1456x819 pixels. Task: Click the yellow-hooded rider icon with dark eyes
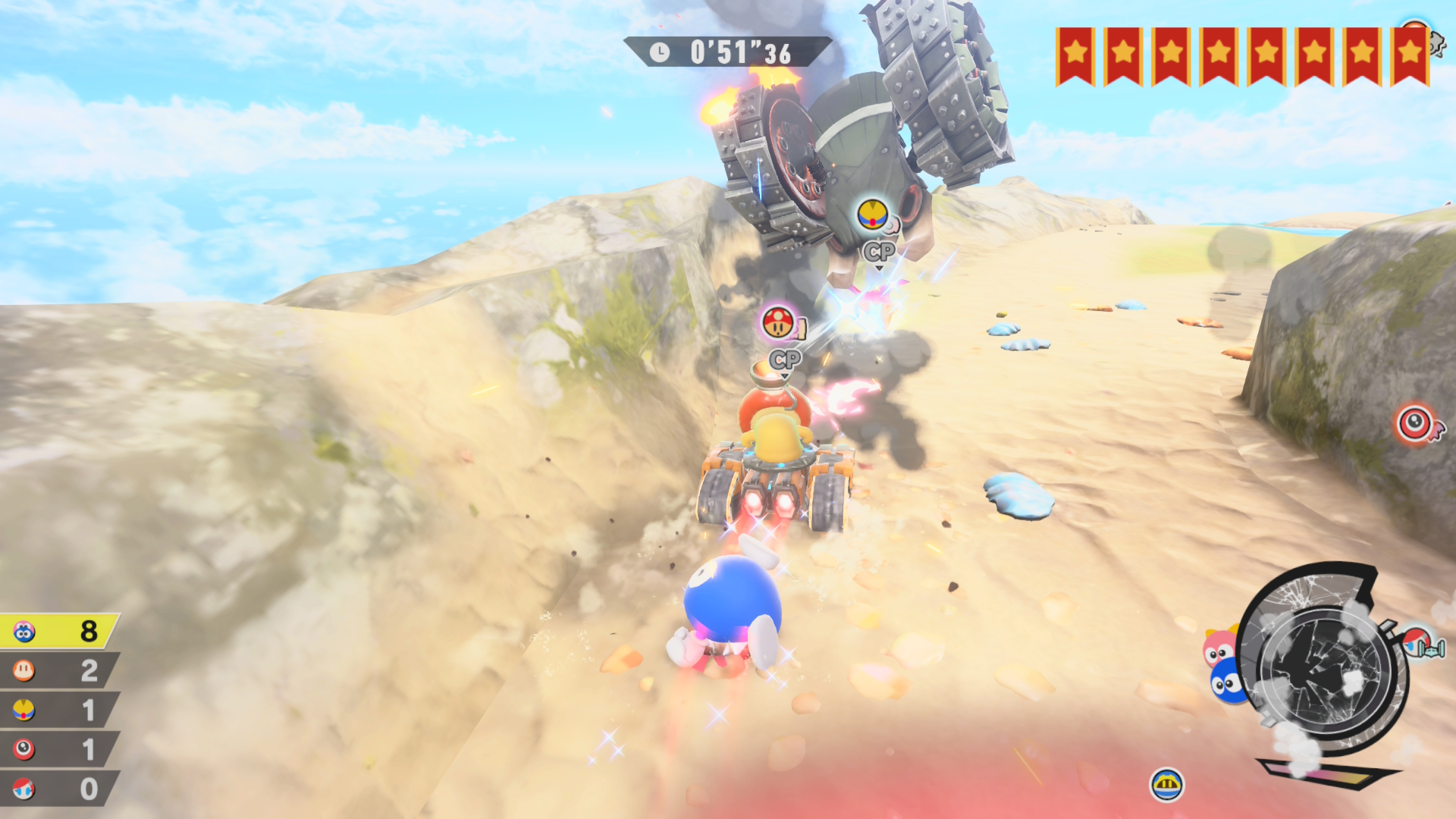click(1166, 784)
